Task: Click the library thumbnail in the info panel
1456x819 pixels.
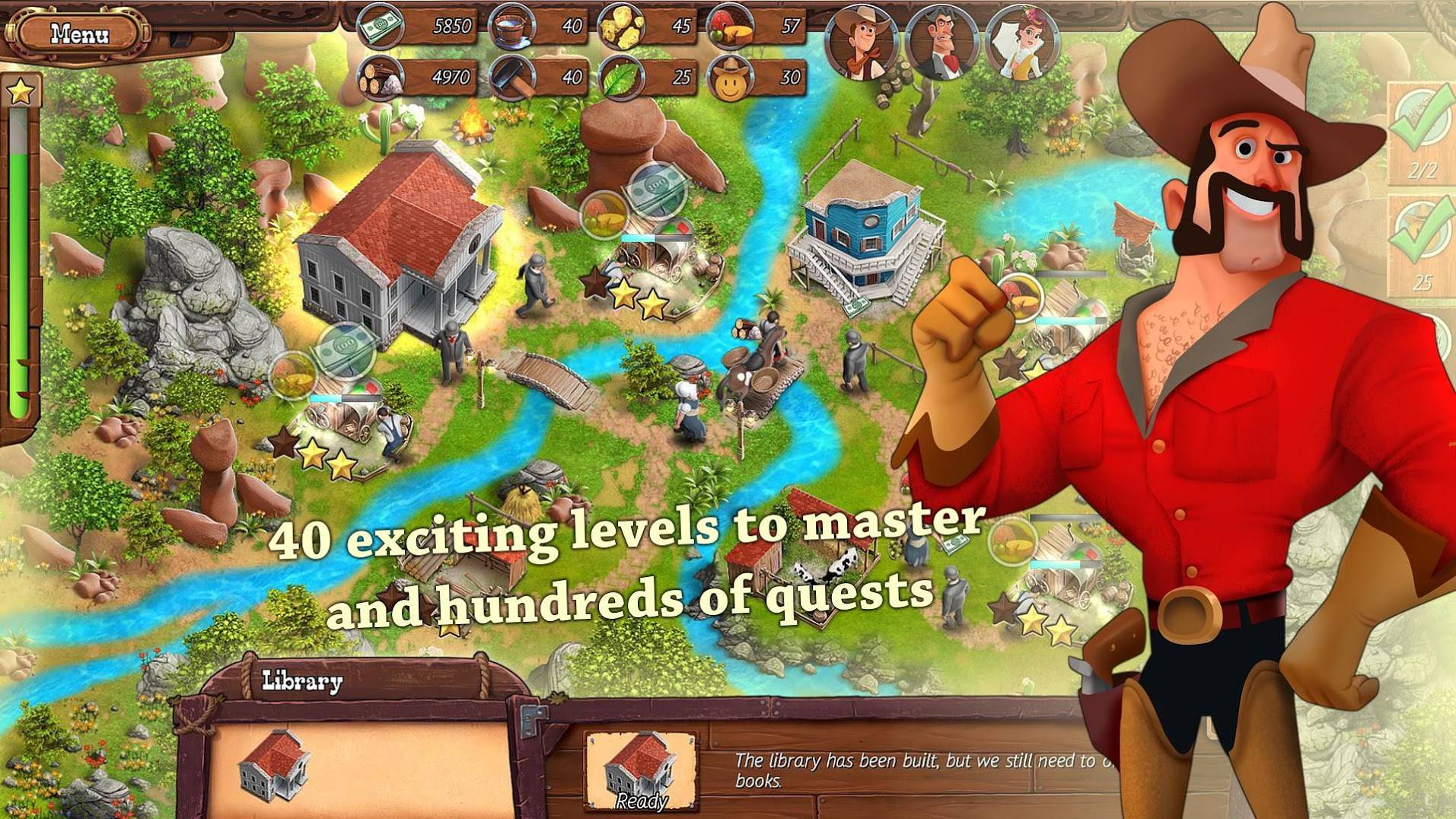Action: pos(274,765)
